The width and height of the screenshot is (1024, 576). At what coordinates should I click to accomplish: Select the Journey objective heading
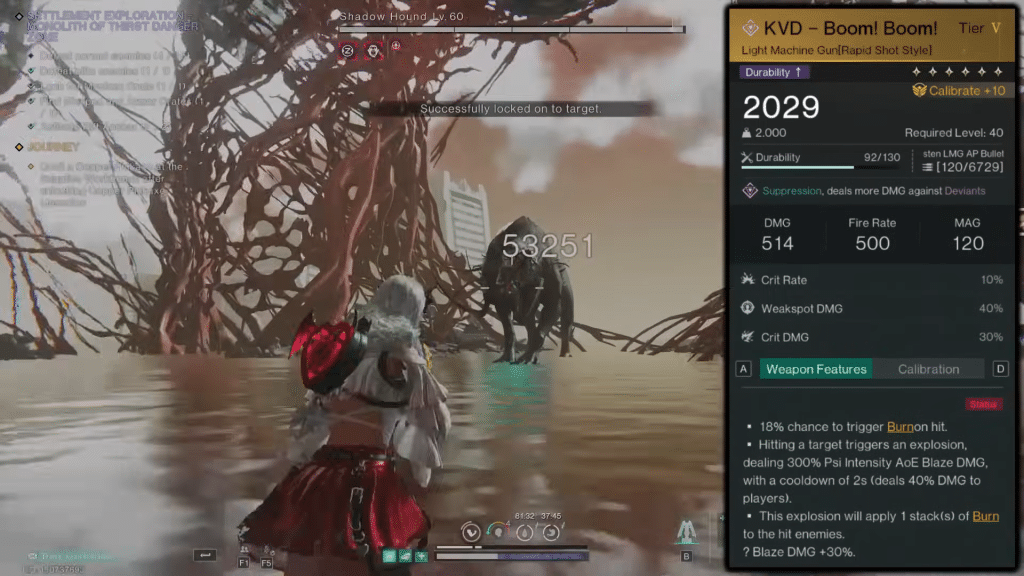click(53, 147)
